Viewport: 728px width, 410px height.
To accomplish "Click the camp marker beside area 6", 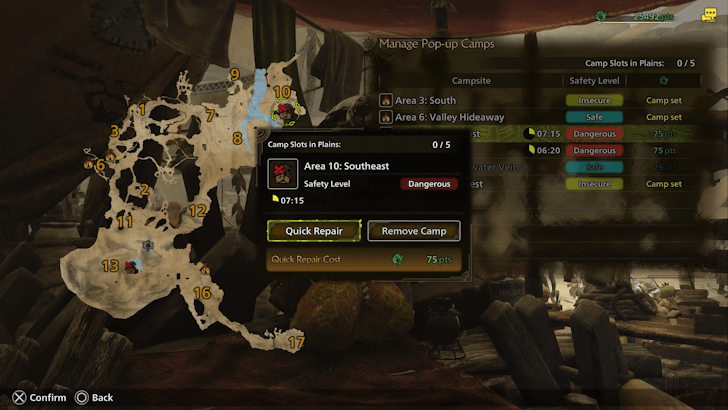I will coord(89,164).
